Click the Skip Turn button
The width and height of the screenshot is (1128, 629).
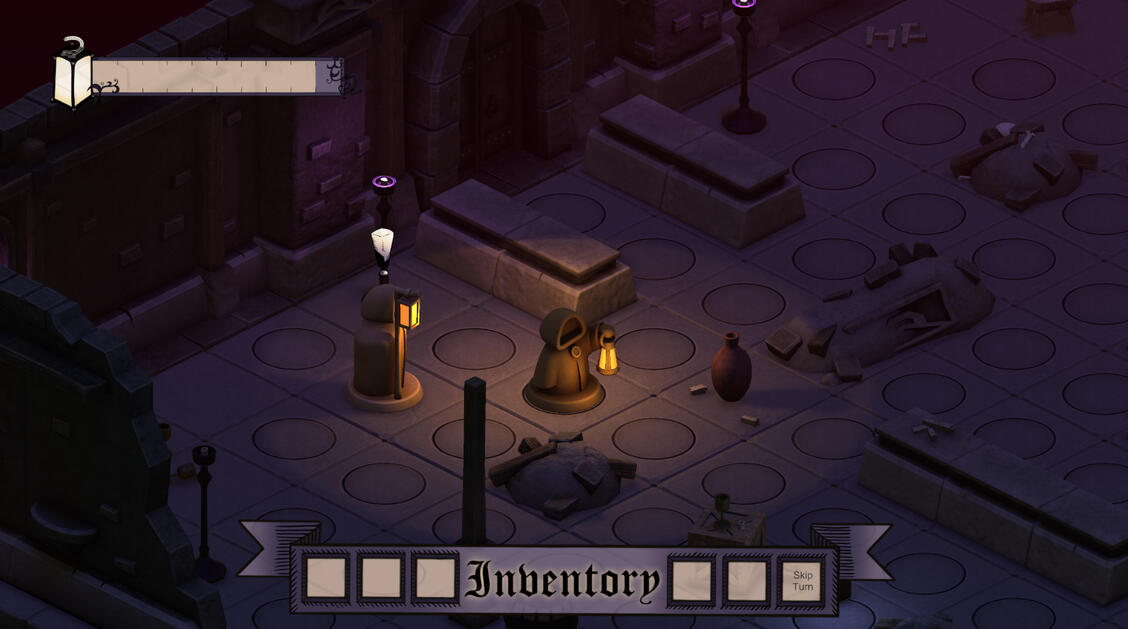(802, 581)
